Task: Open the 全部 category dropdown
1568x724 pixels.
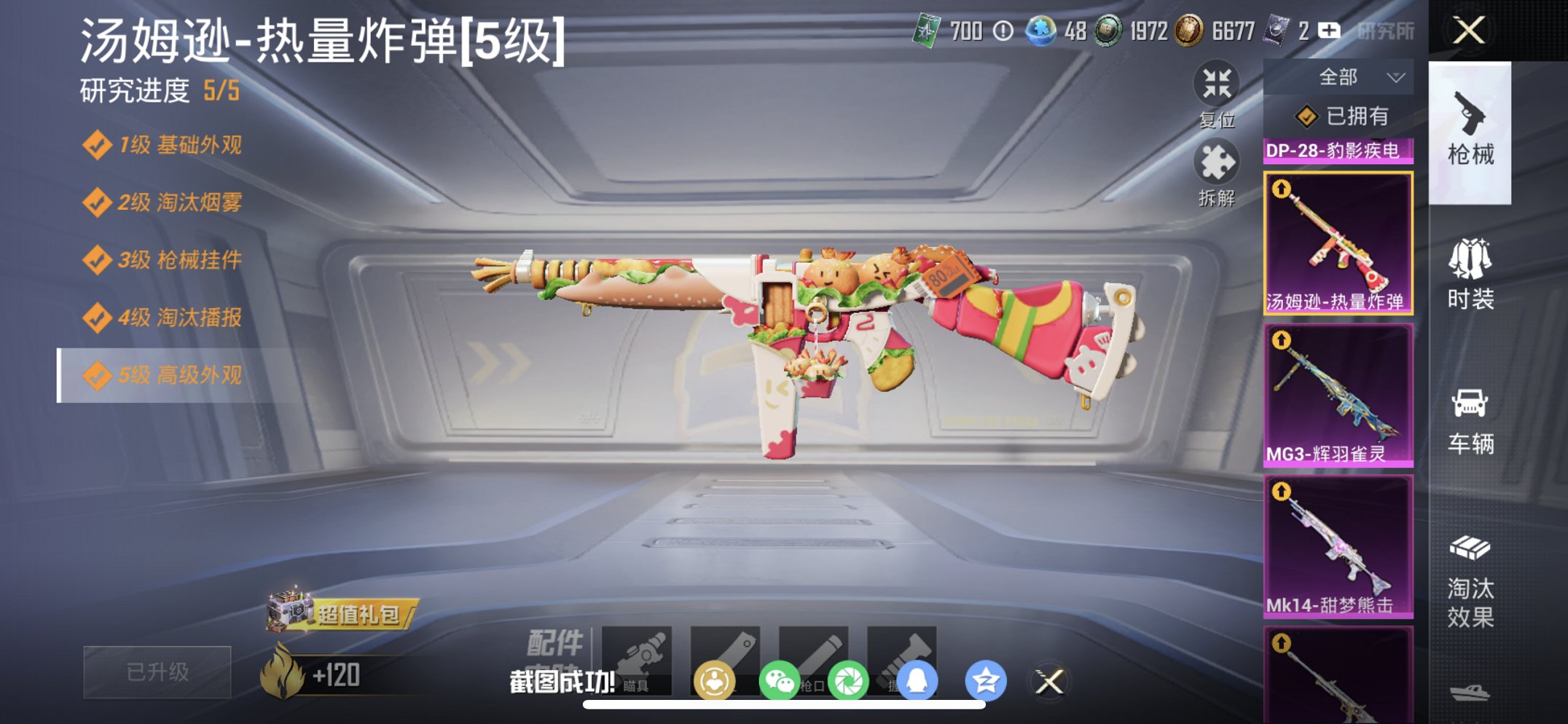Action: click(x=1355, y=76)
